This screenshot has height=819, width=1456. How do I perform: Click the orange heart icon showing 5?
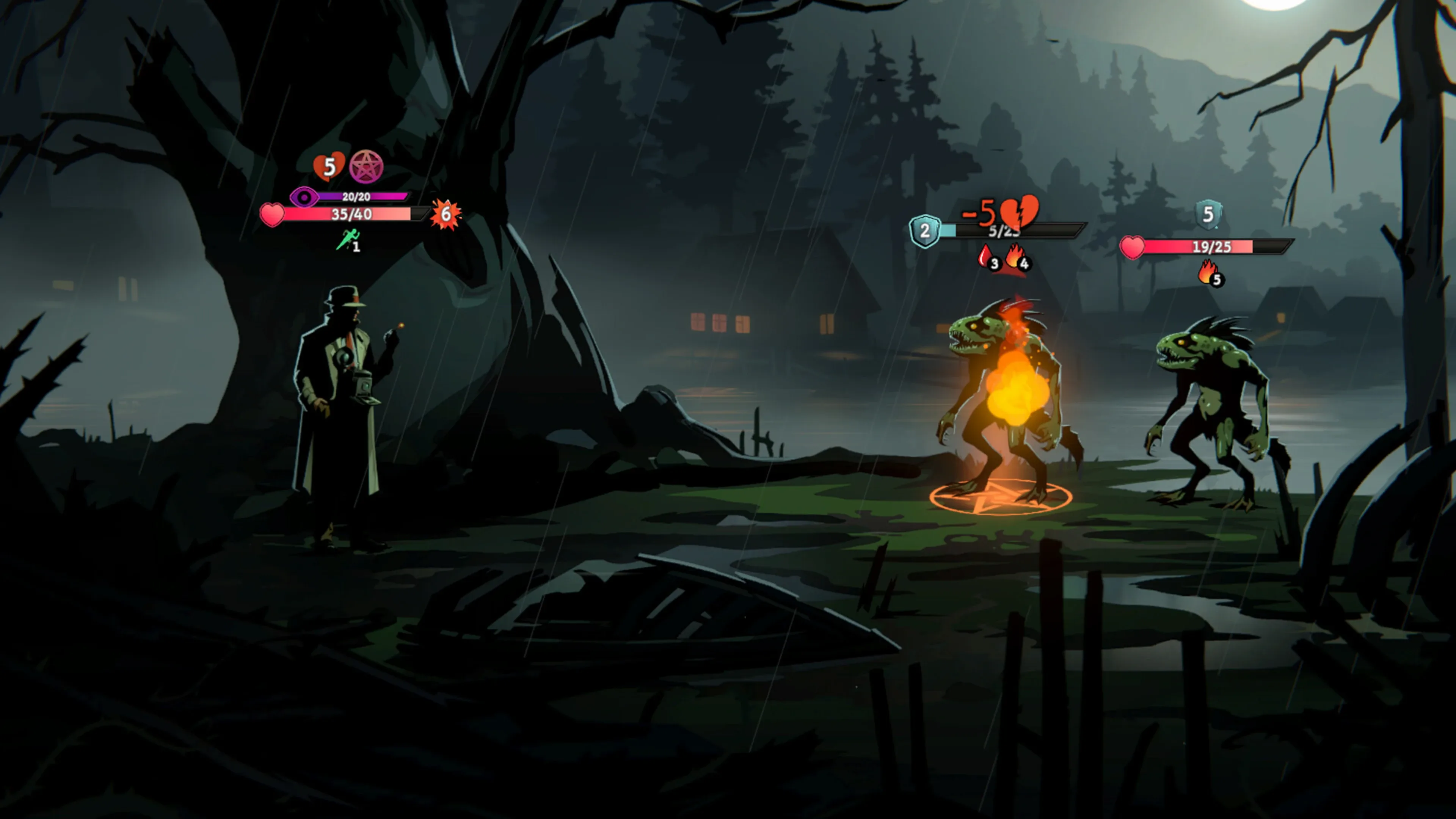pos(329,166)
